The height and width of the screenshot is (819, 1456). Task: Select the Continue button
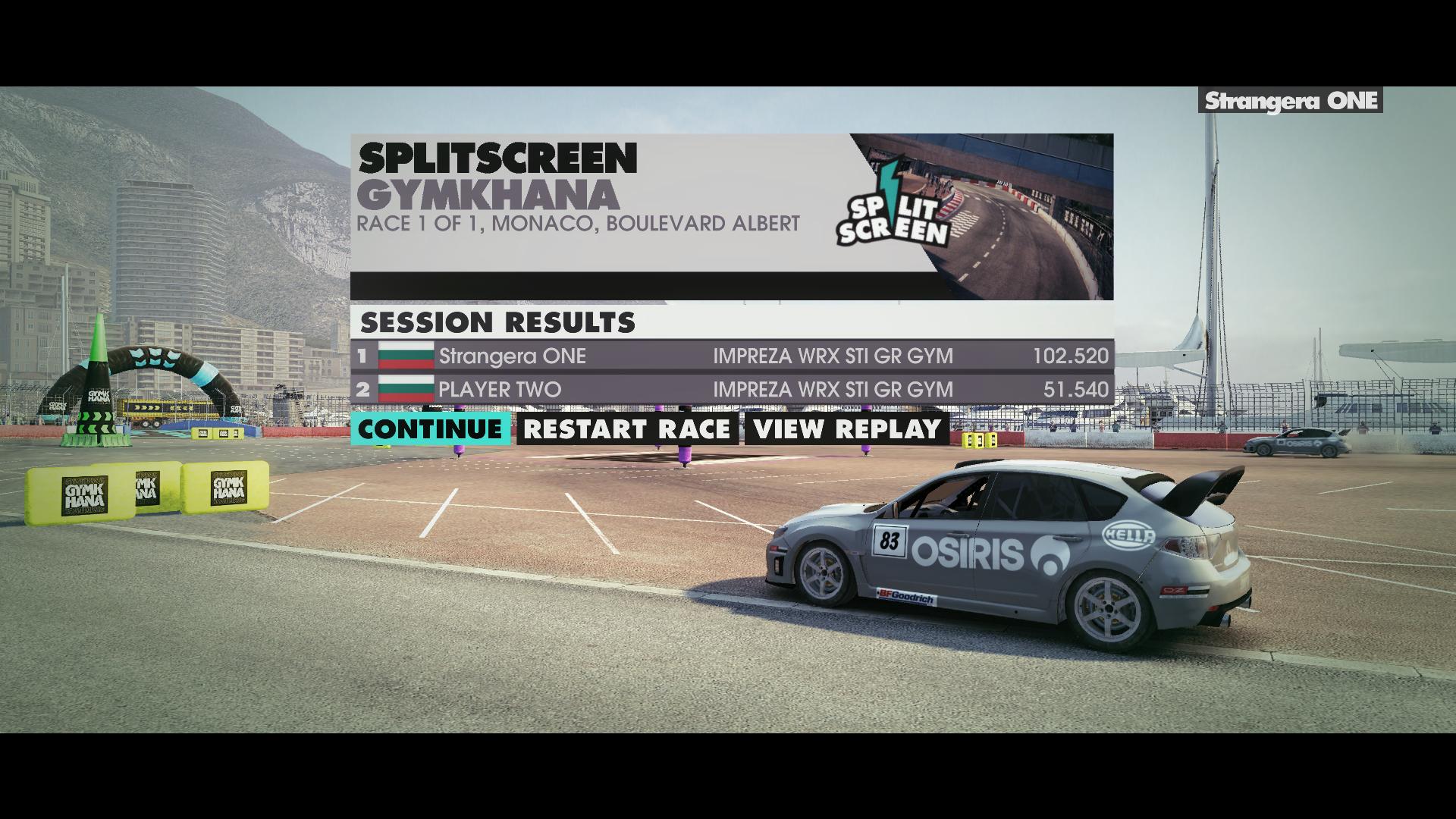(x=430, y=429)
